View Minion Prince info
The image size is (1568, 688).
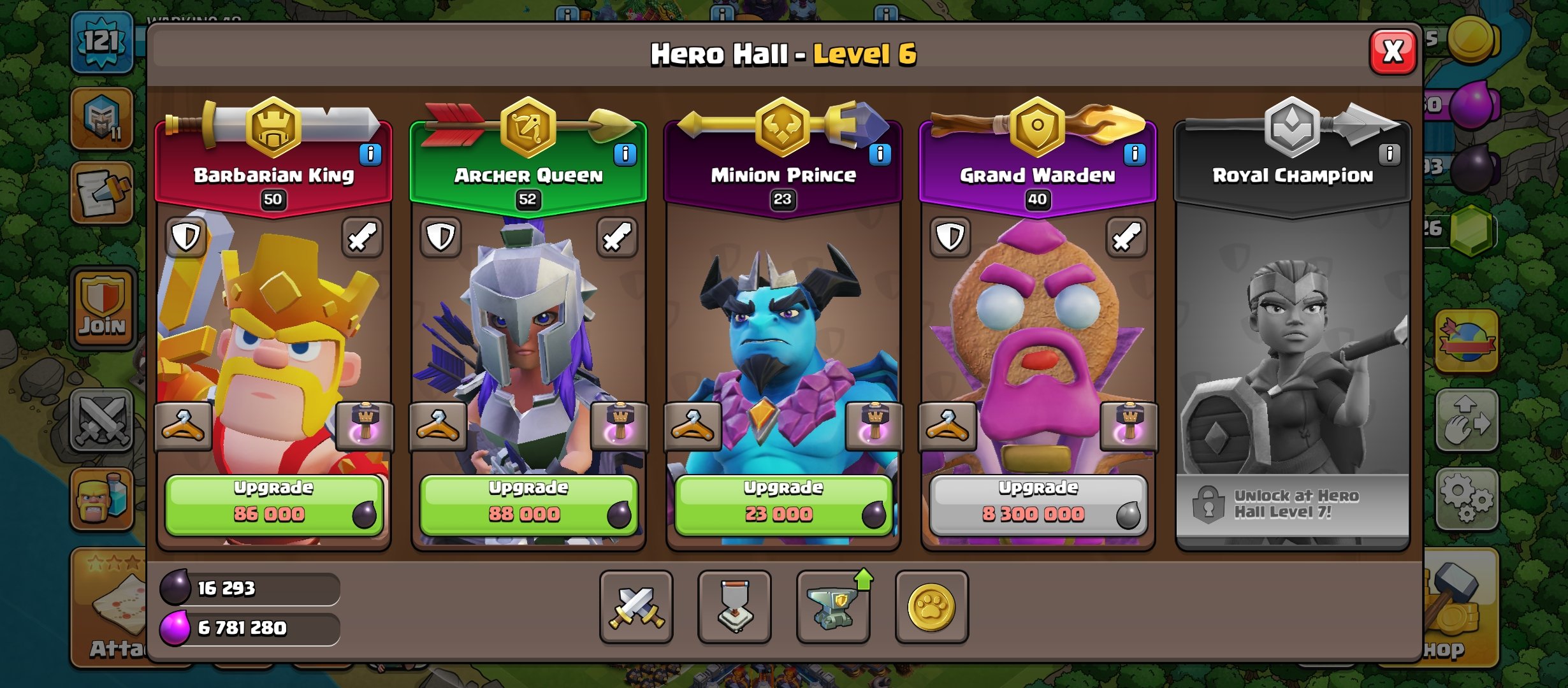[880, 154]
